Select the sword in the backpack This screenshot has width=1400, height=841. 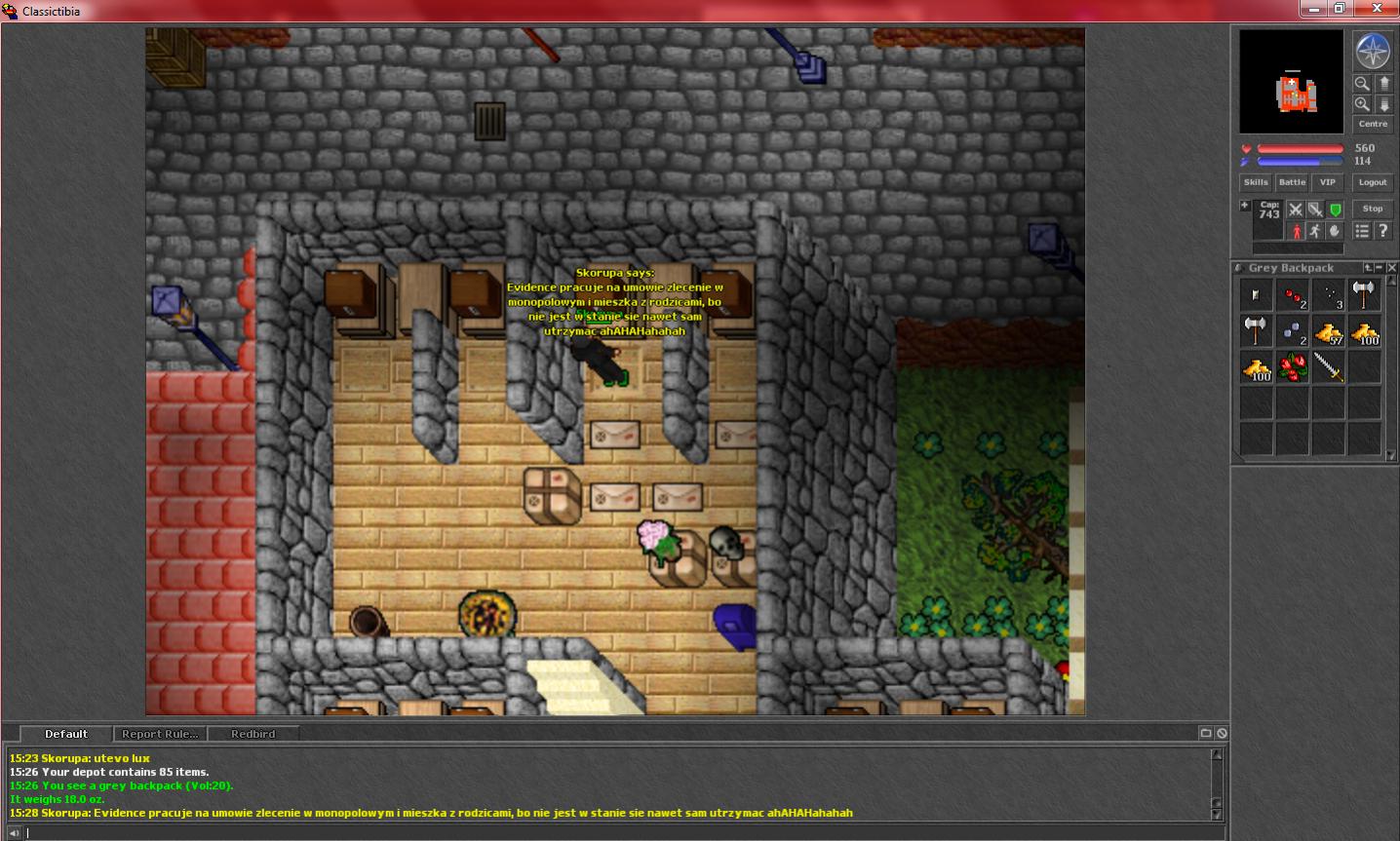point(1328,367)
